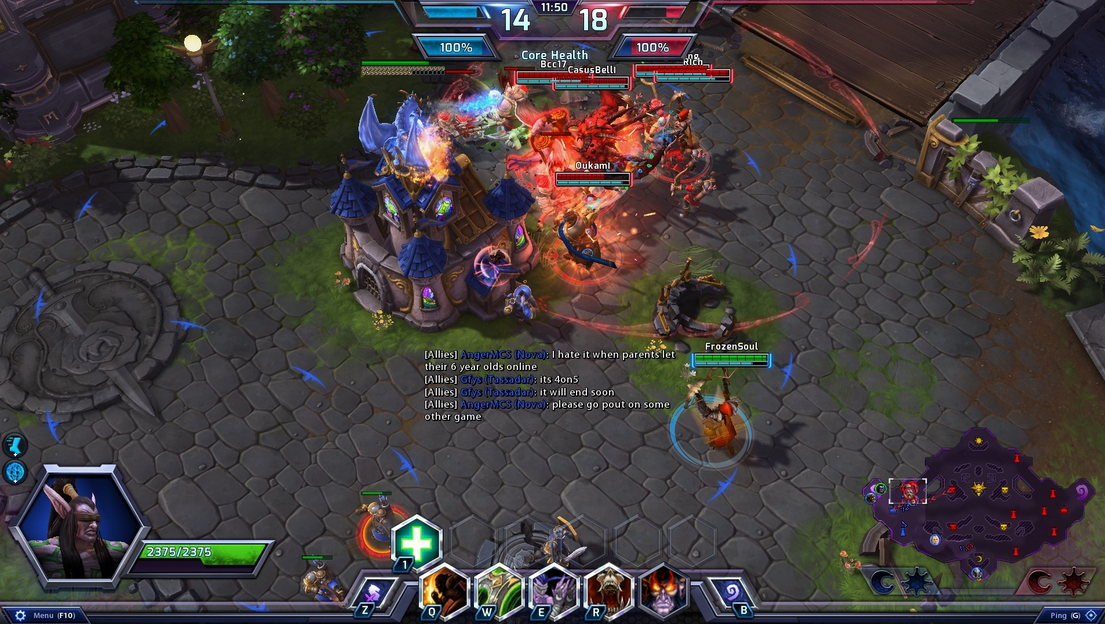The image size is (1105, 624).
Task: Click the blue team moon emblem
Action: pos(882,582)
